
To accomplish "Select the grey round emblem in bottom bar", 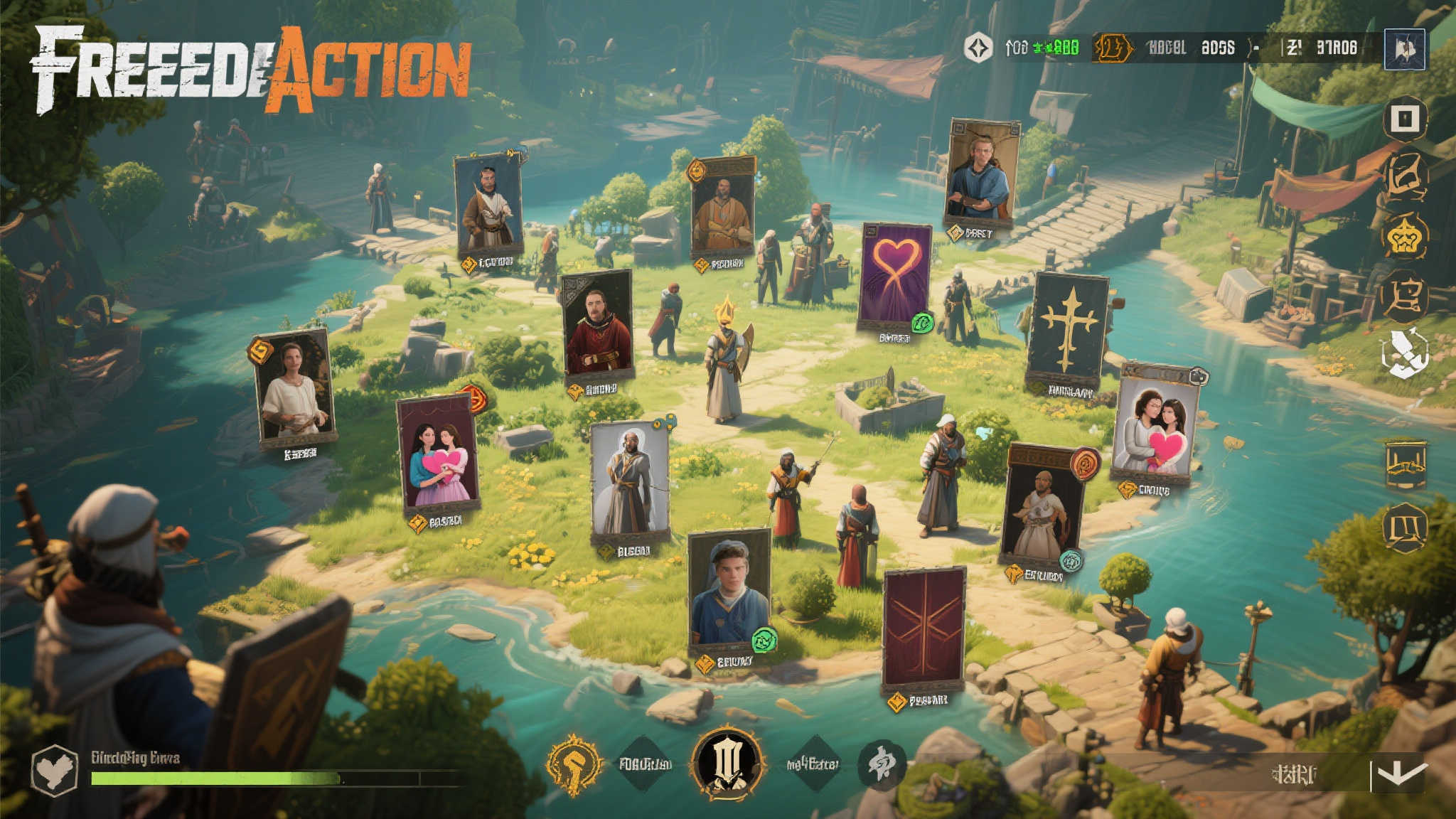I will (x=882, y=764).
